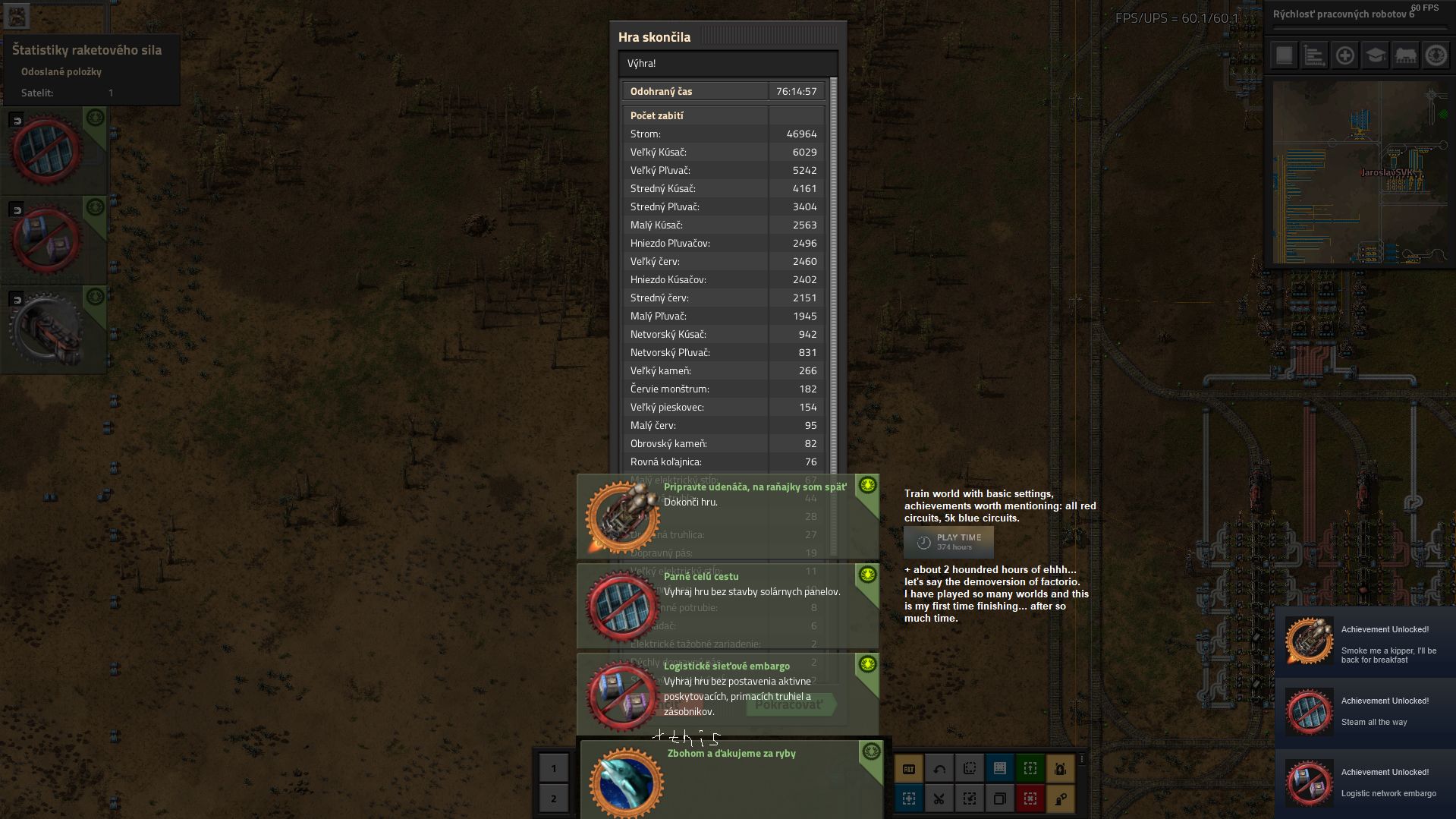Viewport: 1456px width, 819px height.
Task: Click the cut-selection scissors icon
Action: [x=939, y=799]
